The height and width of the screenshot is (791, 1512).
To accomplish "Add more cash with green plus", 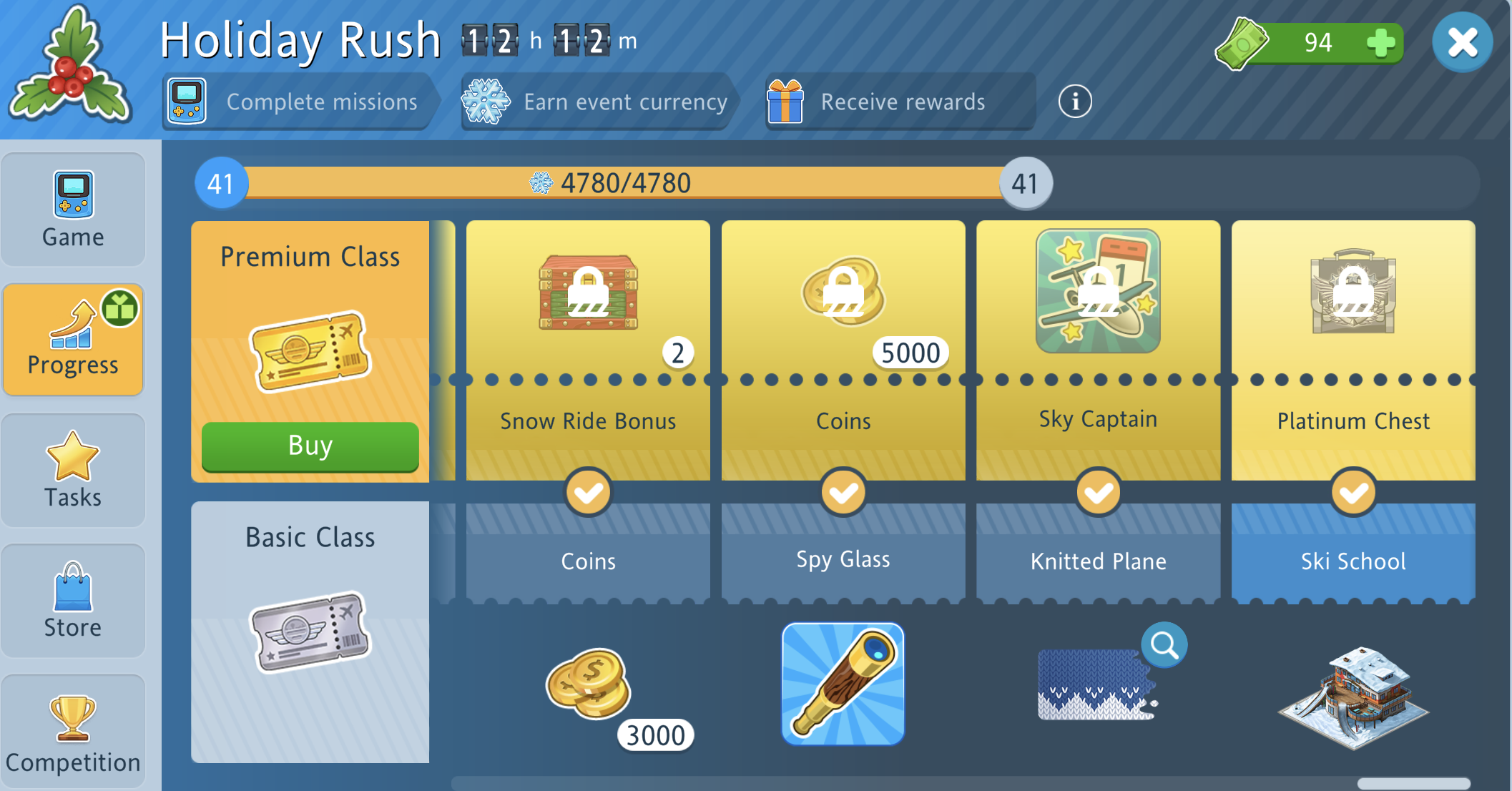I will point(1380,43).
